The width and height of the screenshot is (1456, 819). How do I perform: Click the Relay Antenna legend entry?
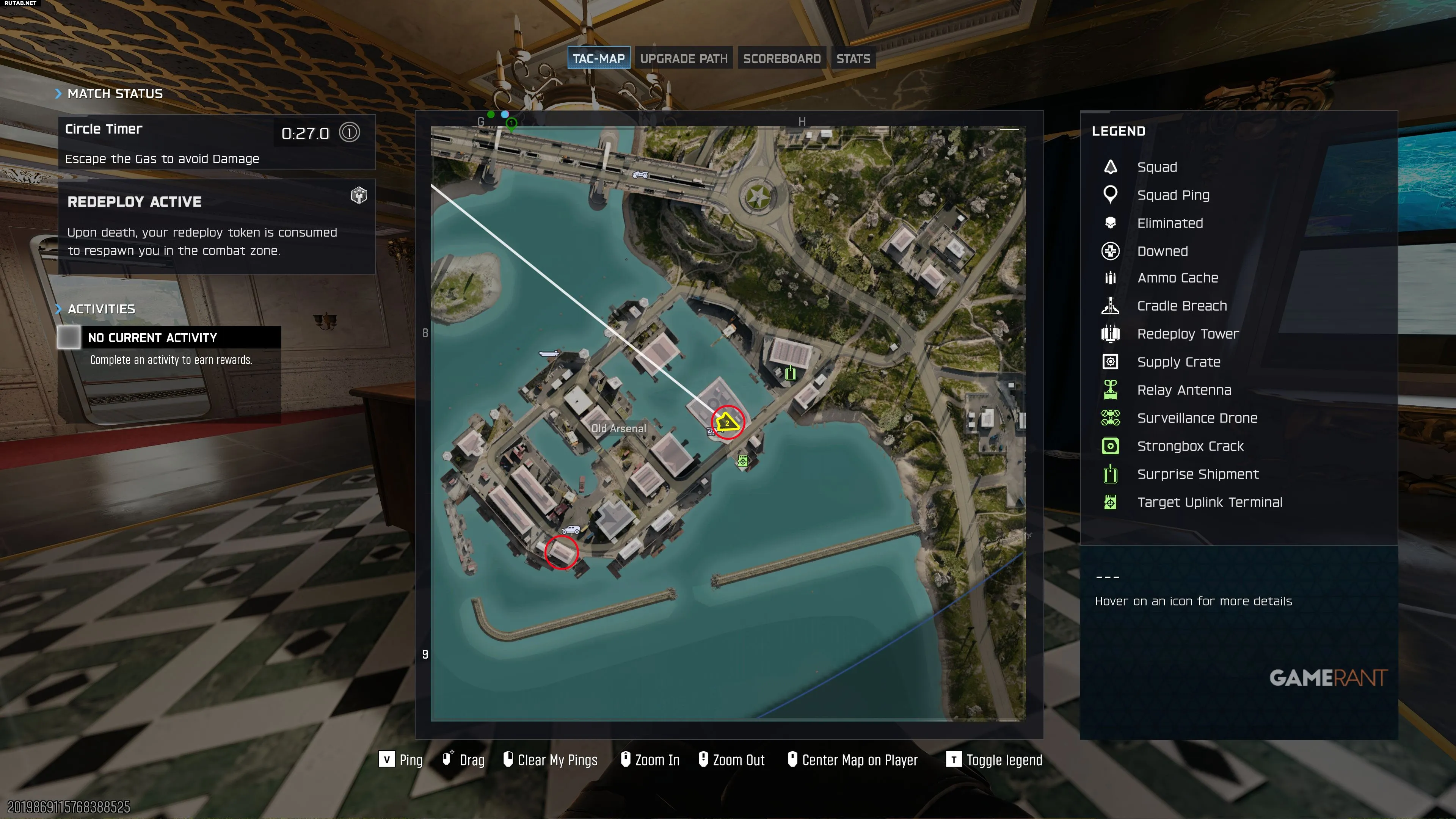1183,390
